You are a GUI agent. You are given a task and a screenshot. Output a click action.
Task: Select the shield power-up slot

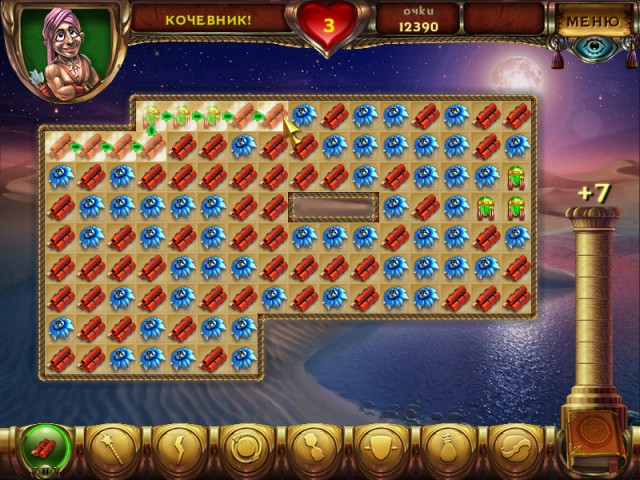click(379, 447)
